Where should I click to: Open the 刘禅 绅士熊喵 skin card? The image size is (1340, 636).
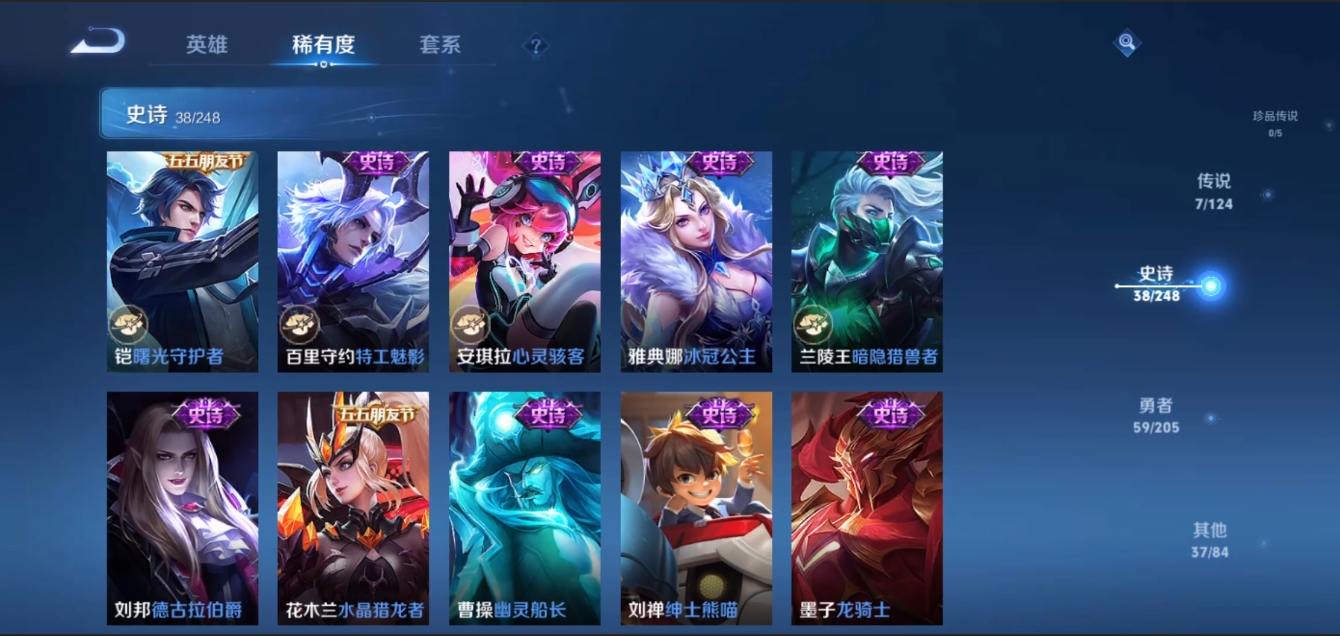(x=696, y=508)
